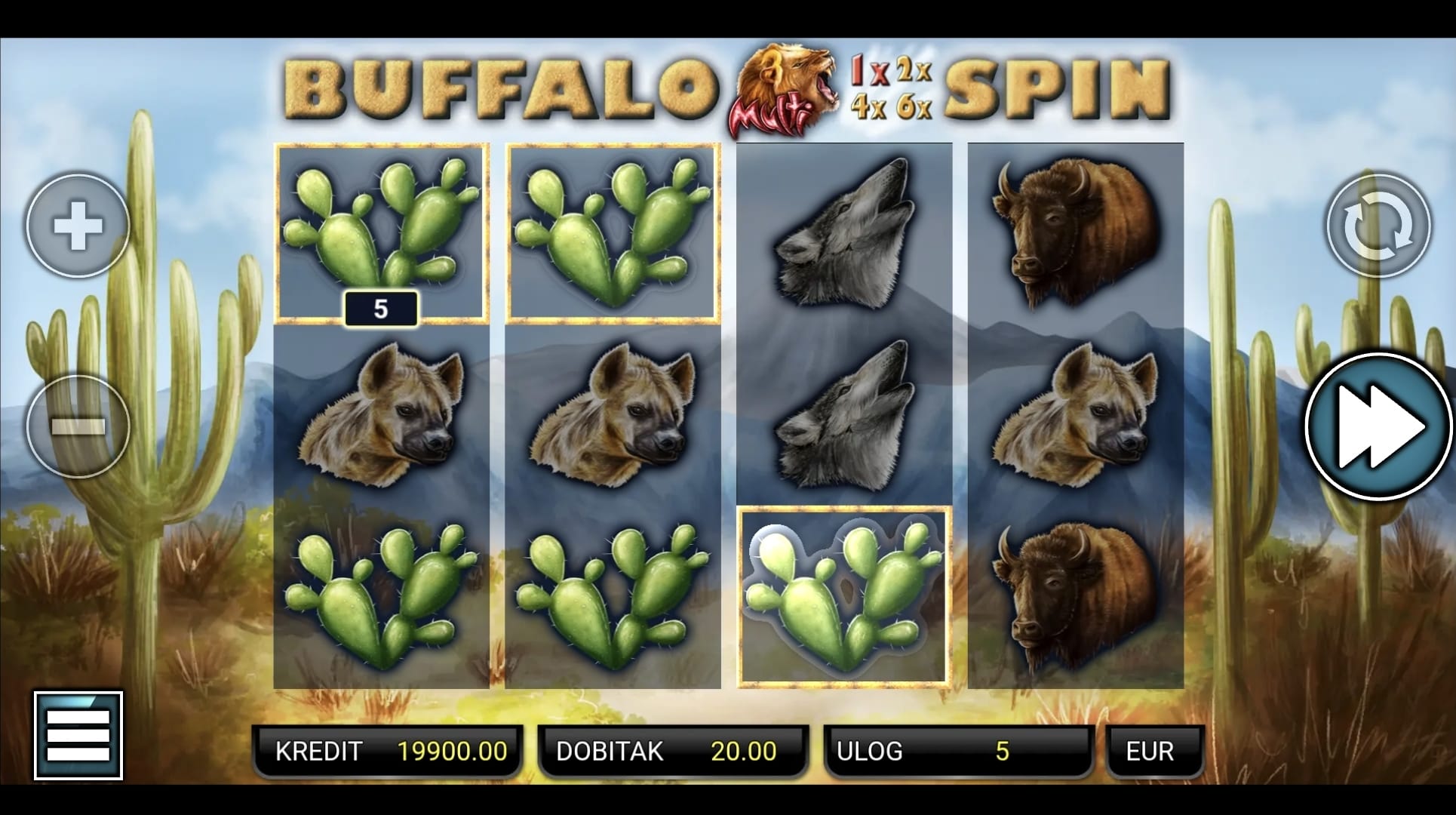Start a spin with the double-arrow button
The width and height of the screenshot is (1456, 815).
click(x=1379, y=426)
